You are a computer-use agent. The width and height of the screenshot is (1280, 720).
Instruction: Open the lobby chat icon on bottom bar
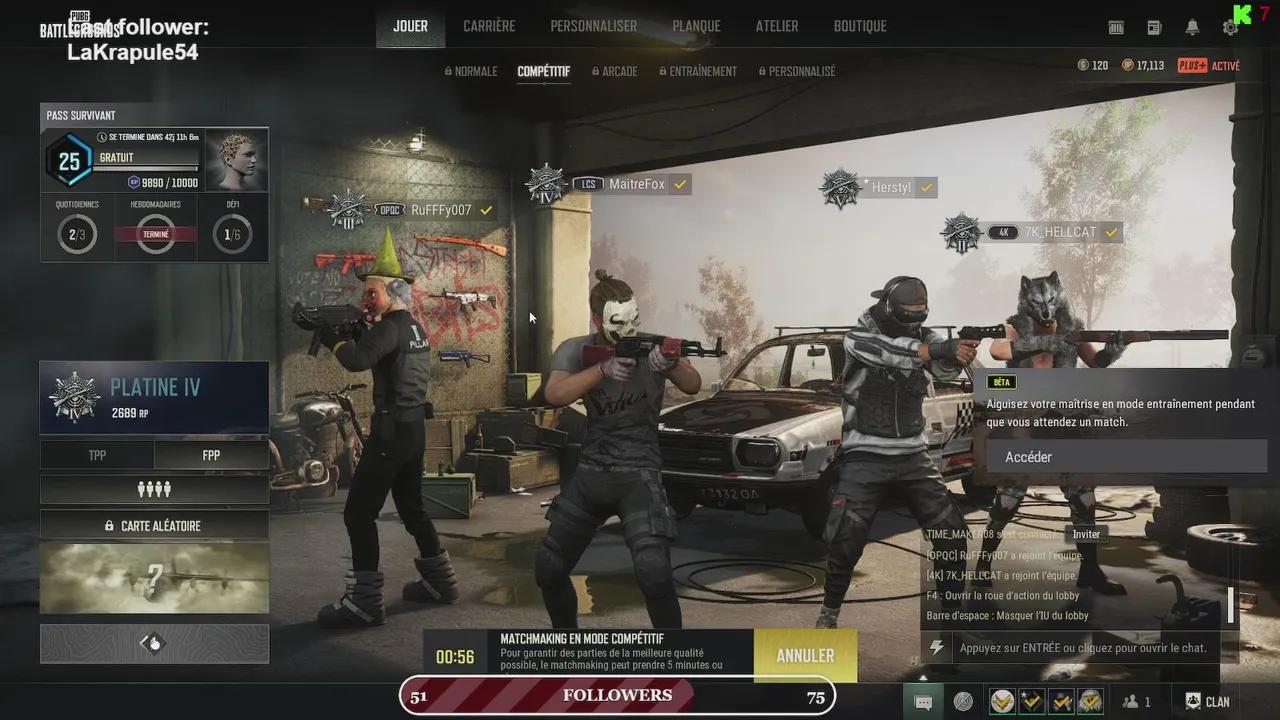922,700
